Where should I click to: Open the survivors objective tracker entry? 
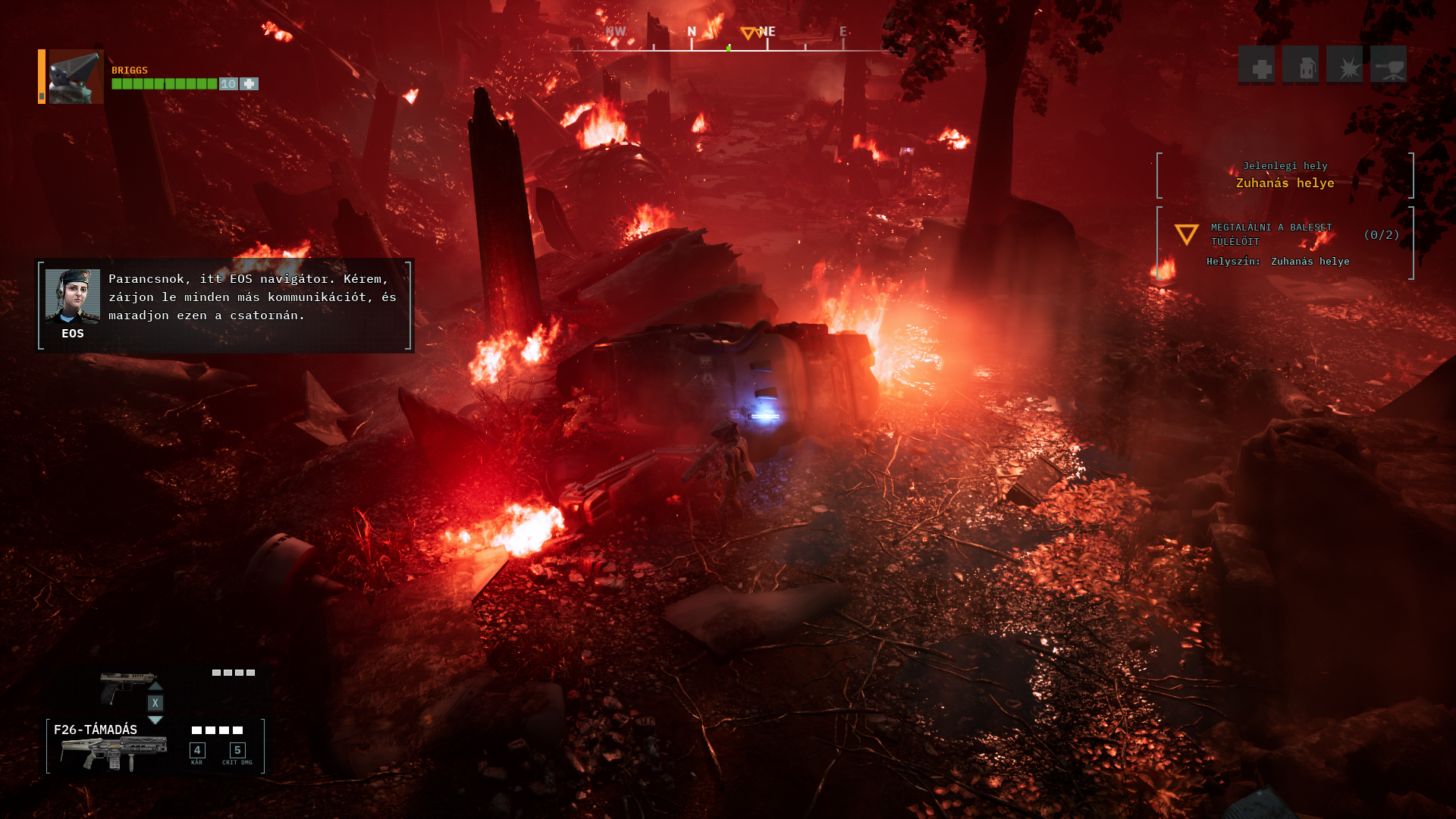[1285, 243]
